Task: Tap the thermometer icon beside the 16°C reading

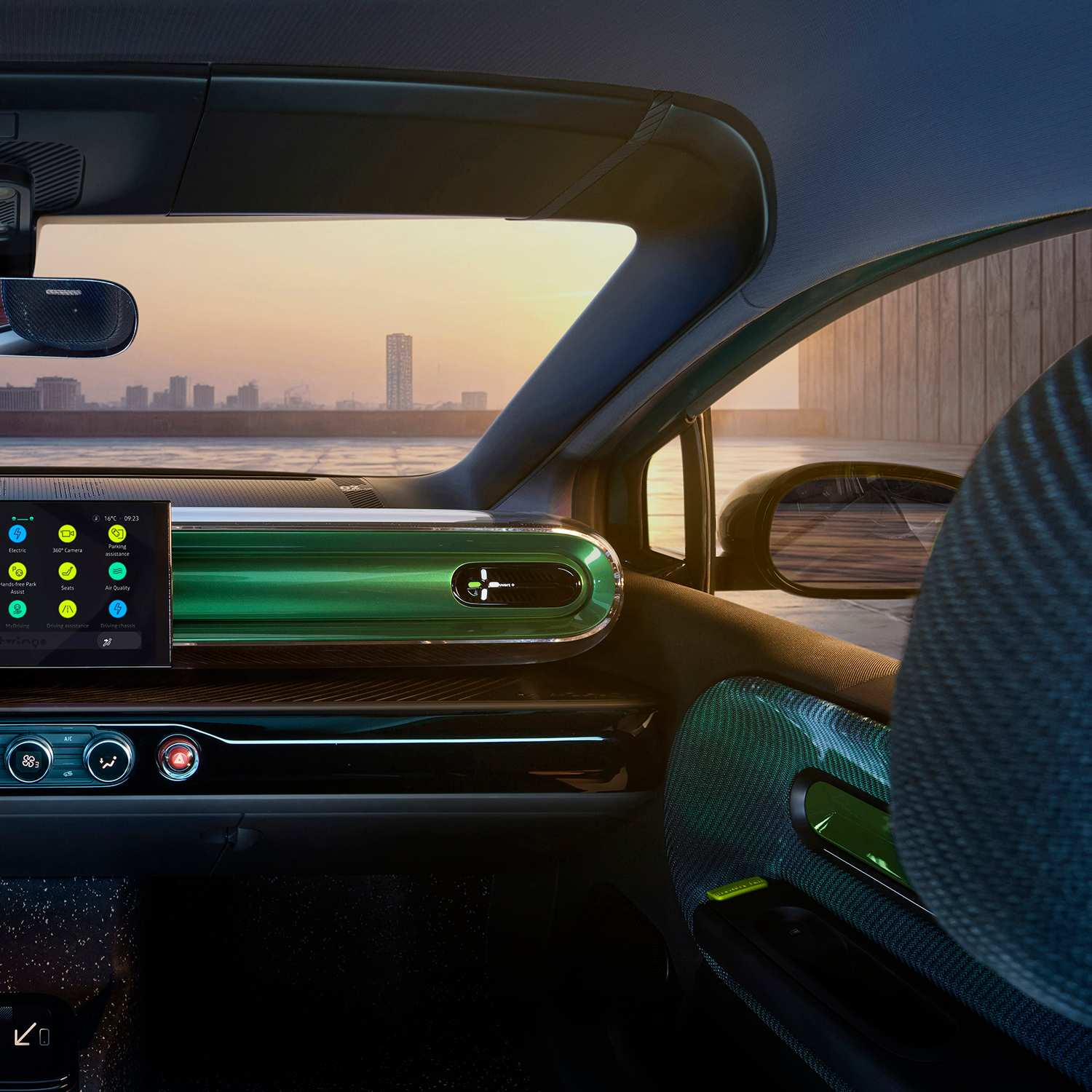Action: [x=96, y=518]
